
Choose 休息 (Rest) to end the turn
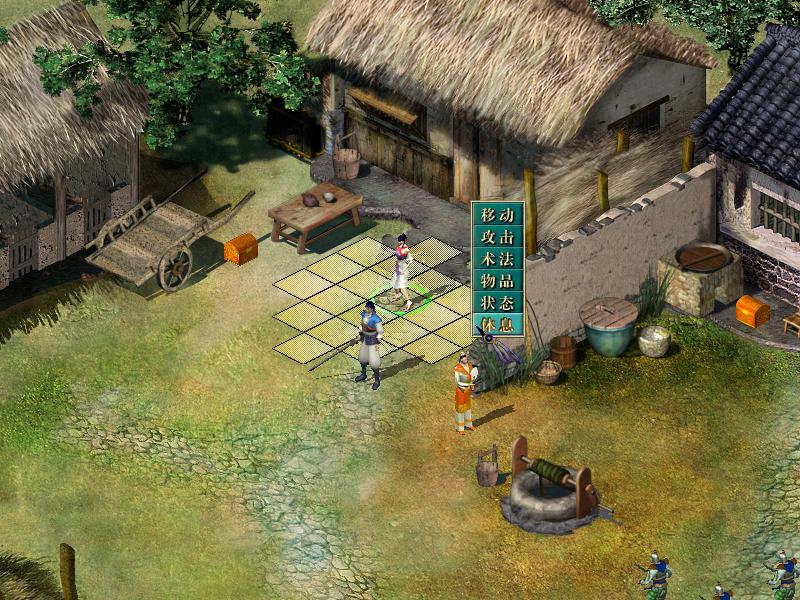coord(497,325)
